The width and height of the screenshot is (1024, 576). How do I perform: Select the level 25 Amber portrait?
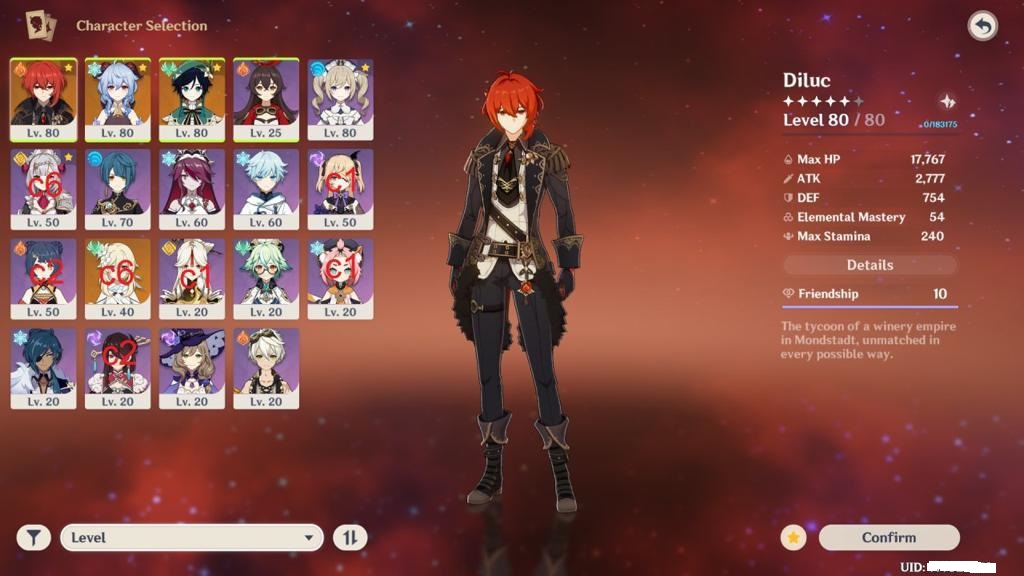click(x=265, y=98)
